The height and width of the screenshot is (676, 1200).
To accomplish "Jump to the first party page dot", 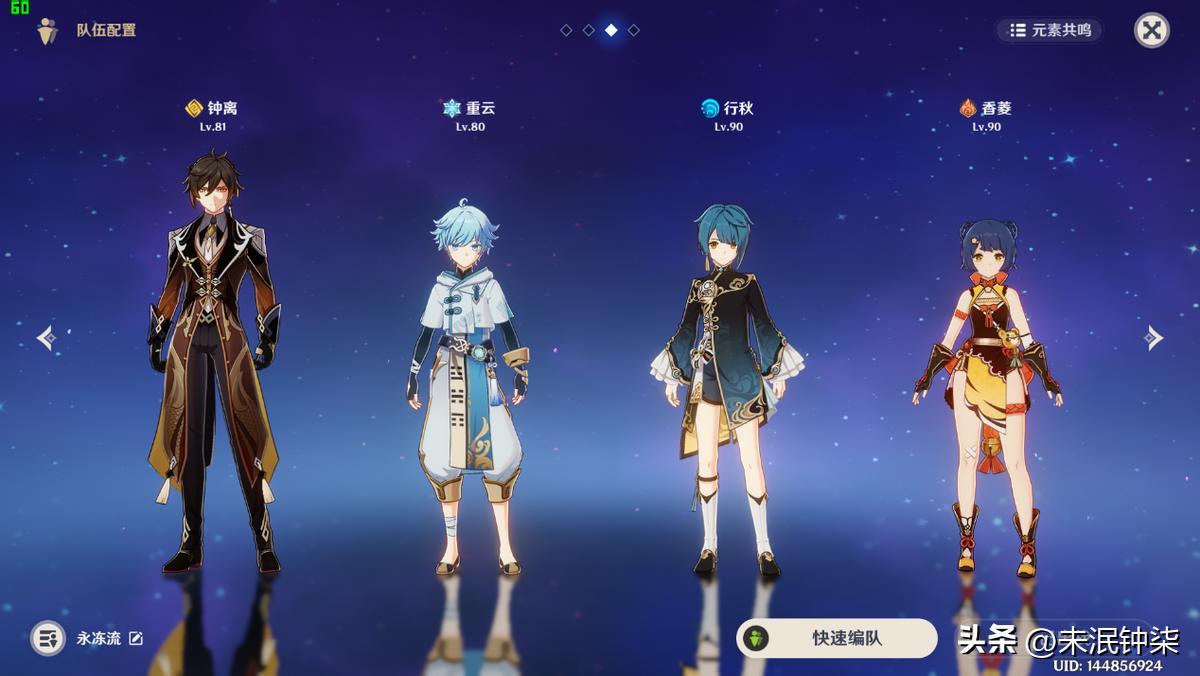I will click(x=566, y=30).
